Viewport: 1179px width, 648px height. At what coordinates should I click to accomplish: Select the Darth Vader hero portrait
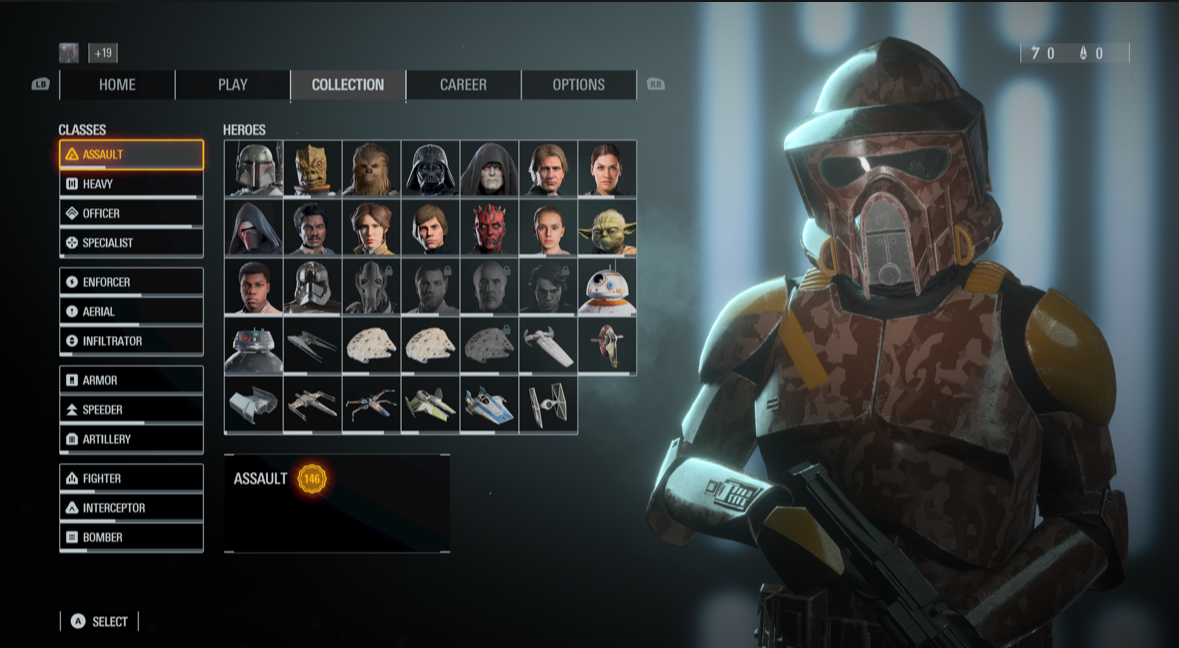tap(431, 168)
